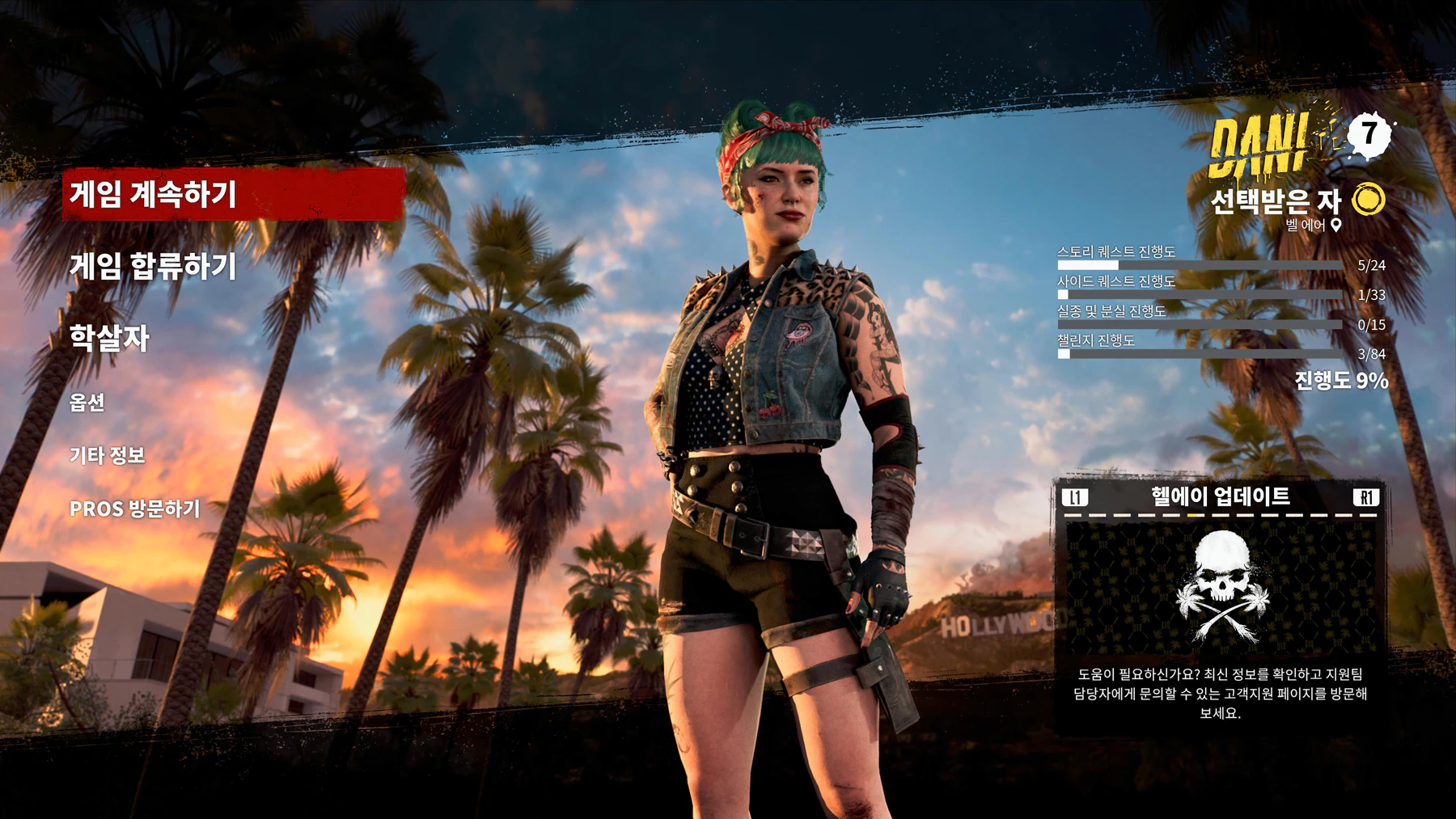The image size is (1456, 819).
Task: Open 기타 정보 extras menu
Action: [x=107, y=455]
